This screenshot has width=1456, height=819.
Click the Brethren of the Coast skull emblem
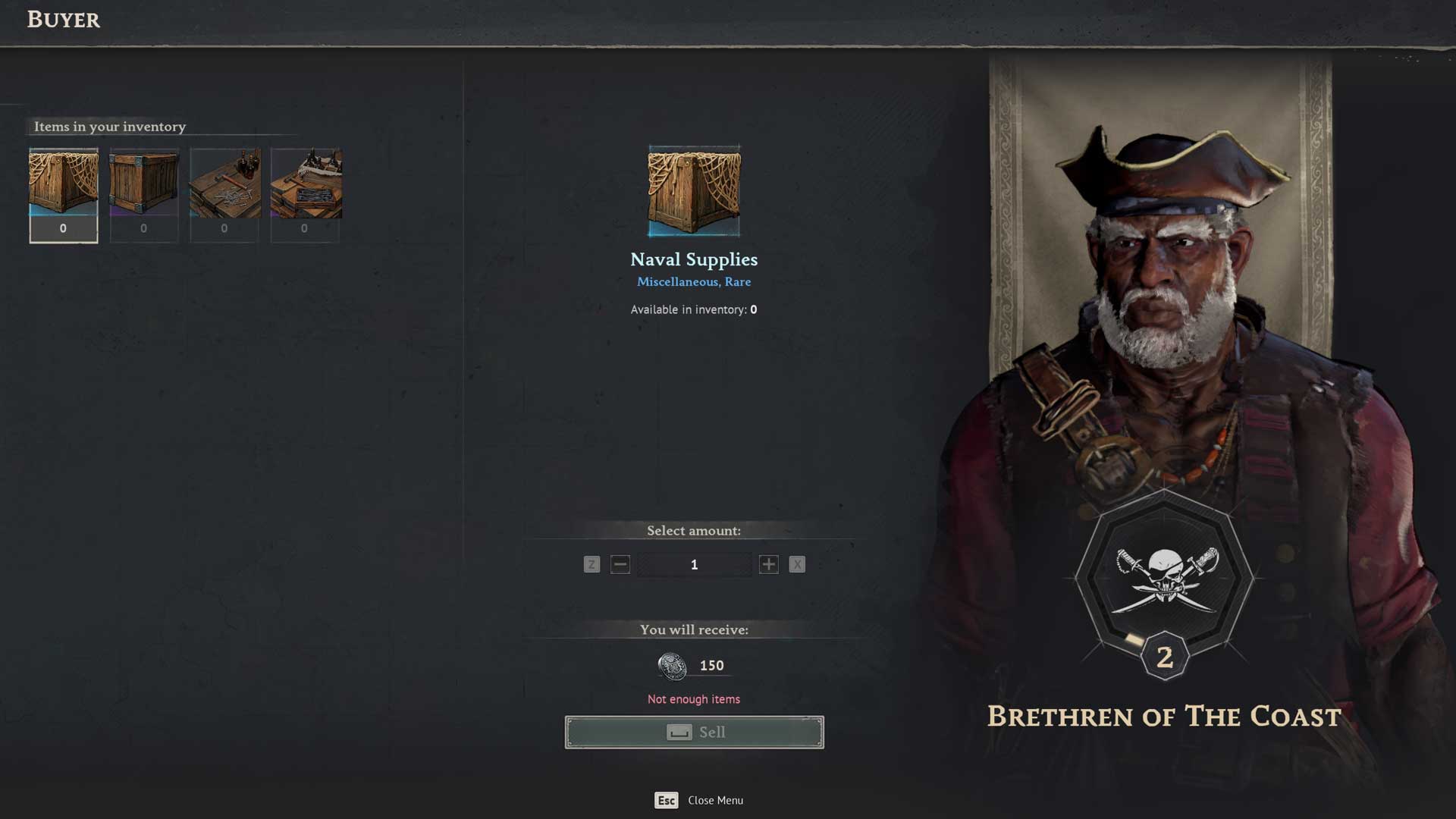(x=1165, y=580)
